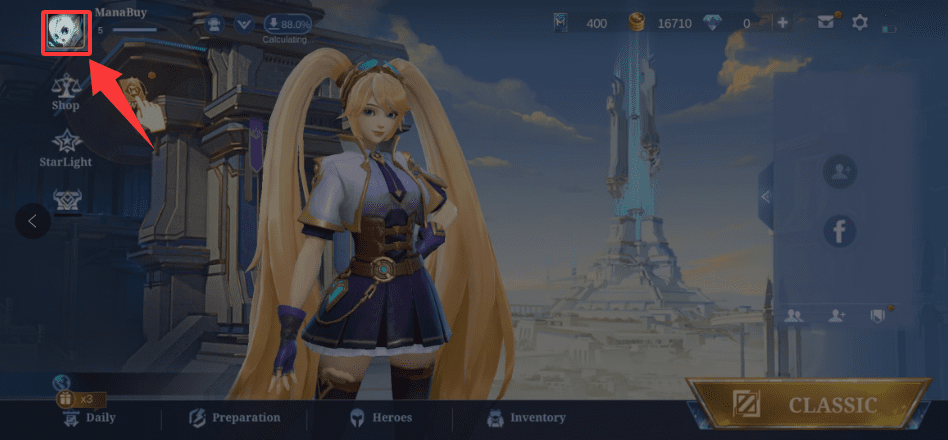Click the plus button to add diamonds
The image size is (948, 440).
[782, 22]
